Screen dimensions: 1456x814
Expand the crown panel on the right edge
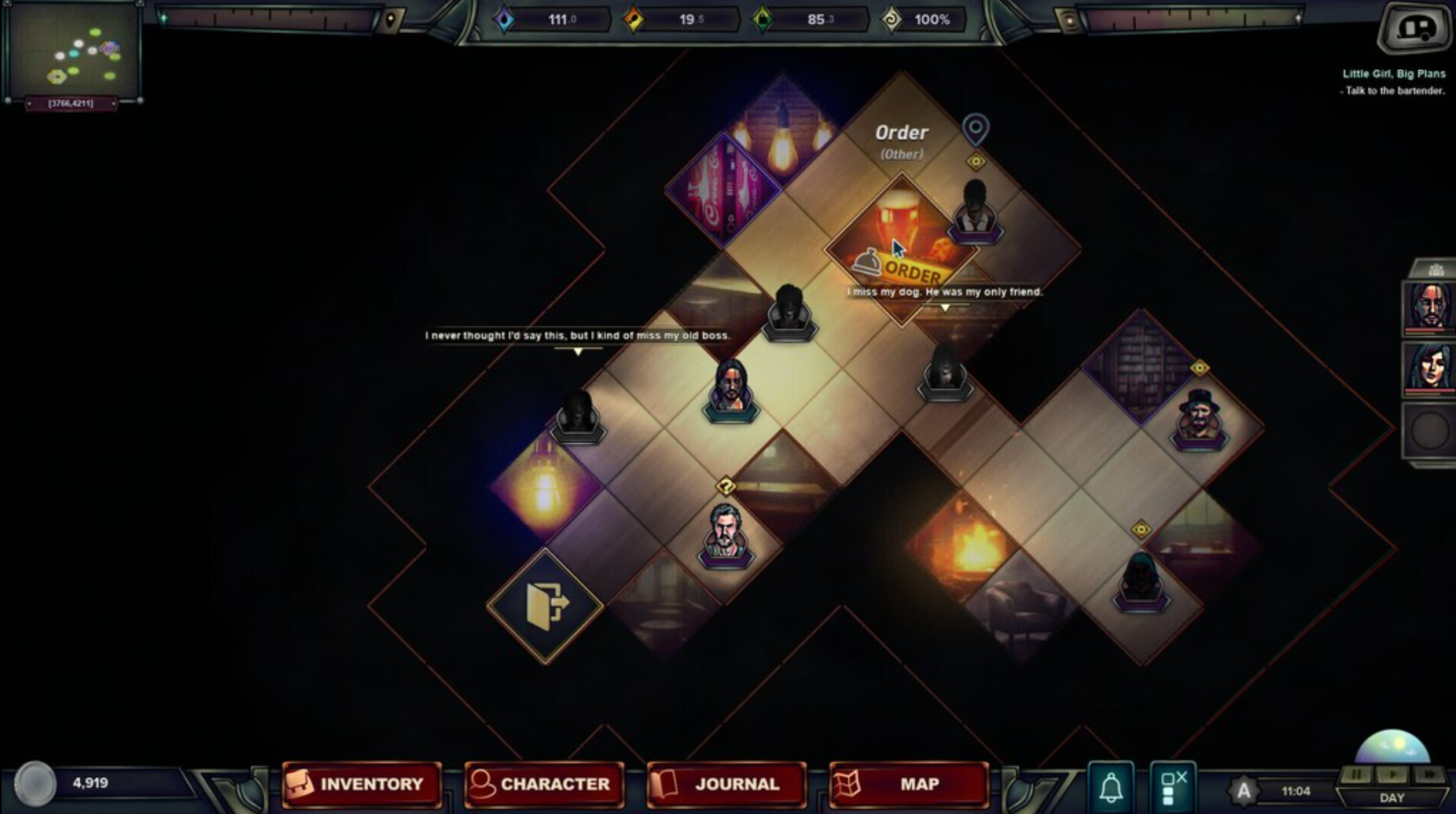point(1437,269)
